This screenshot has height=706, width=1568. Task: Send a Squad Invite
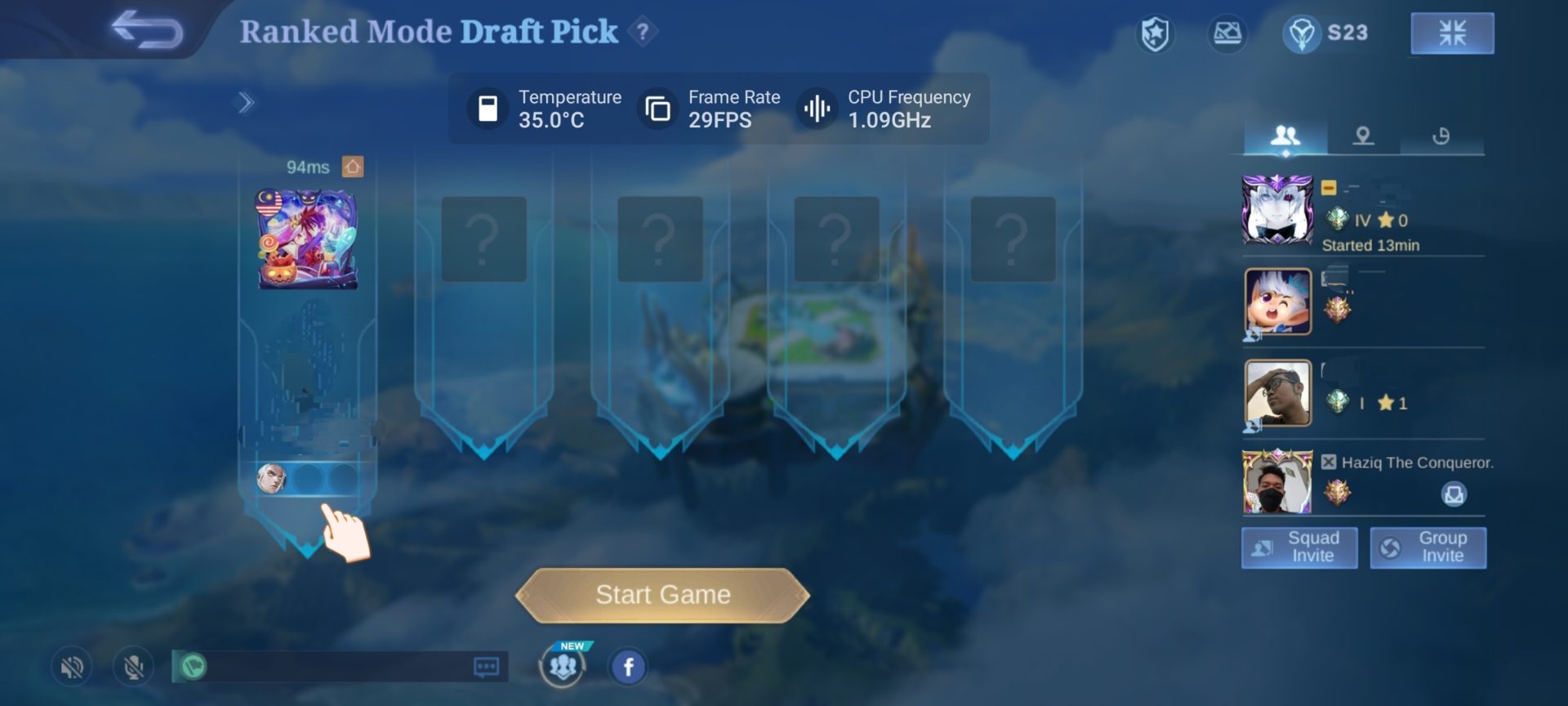coord(1299,547)
